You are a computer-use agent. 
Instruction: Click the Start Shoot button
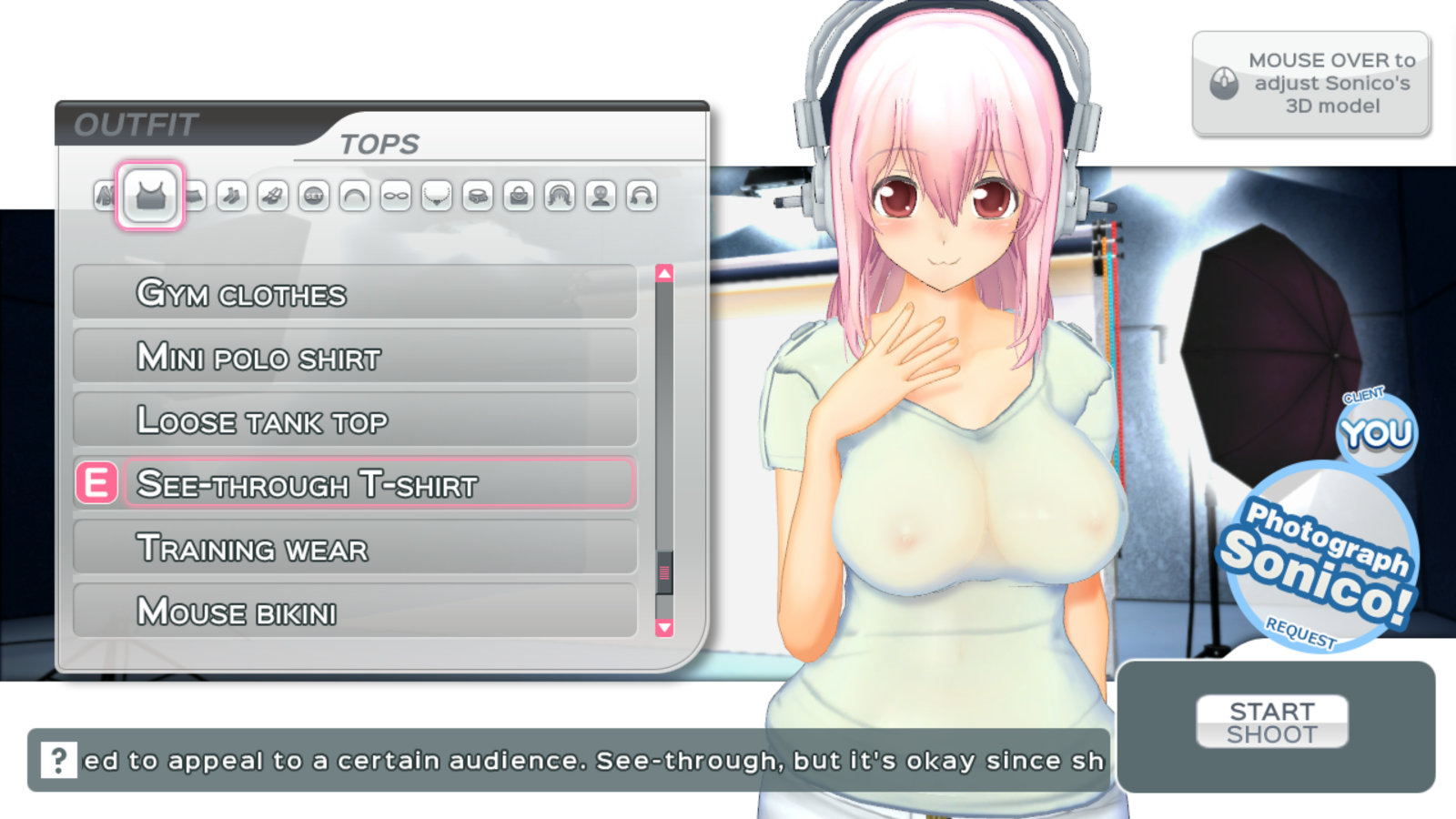click(x=1271, y=723)
